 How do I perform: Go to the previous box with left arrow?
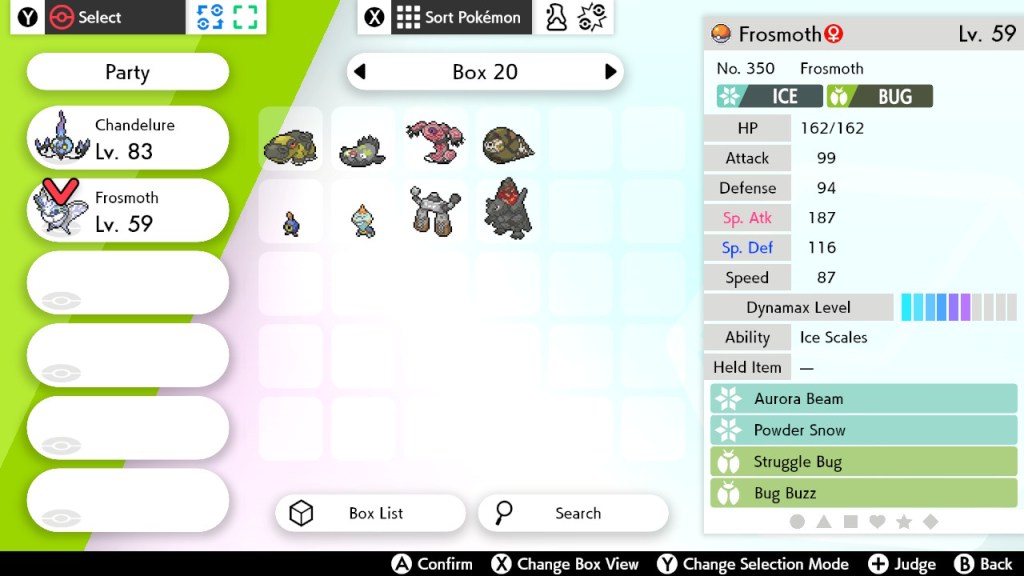[361, 72]
